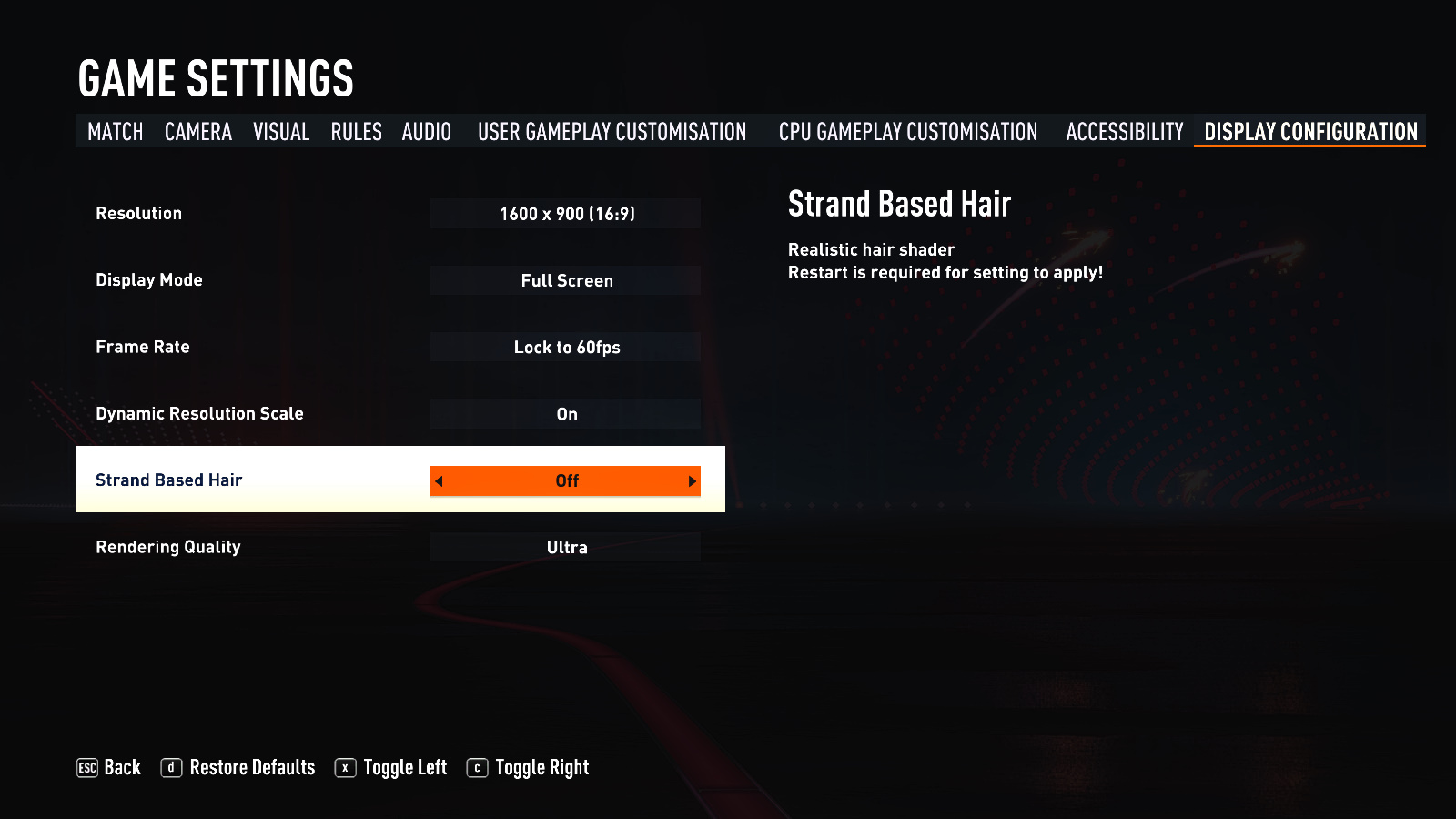Click the left arrow on Strand Based Hair
Viewport: 1456px width, 819px height.
(439, 481)
